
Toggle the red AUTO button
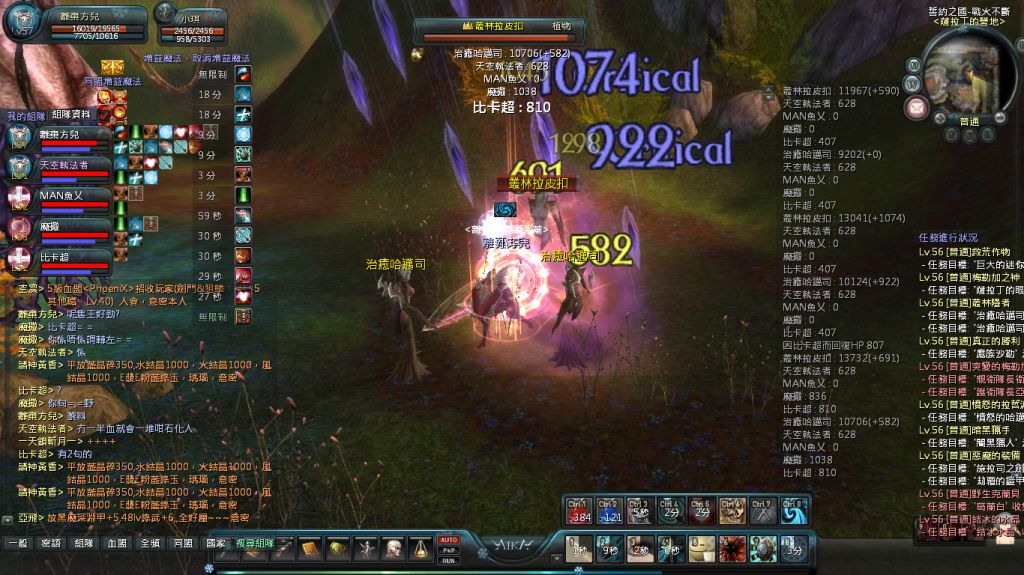coord(448,540)
